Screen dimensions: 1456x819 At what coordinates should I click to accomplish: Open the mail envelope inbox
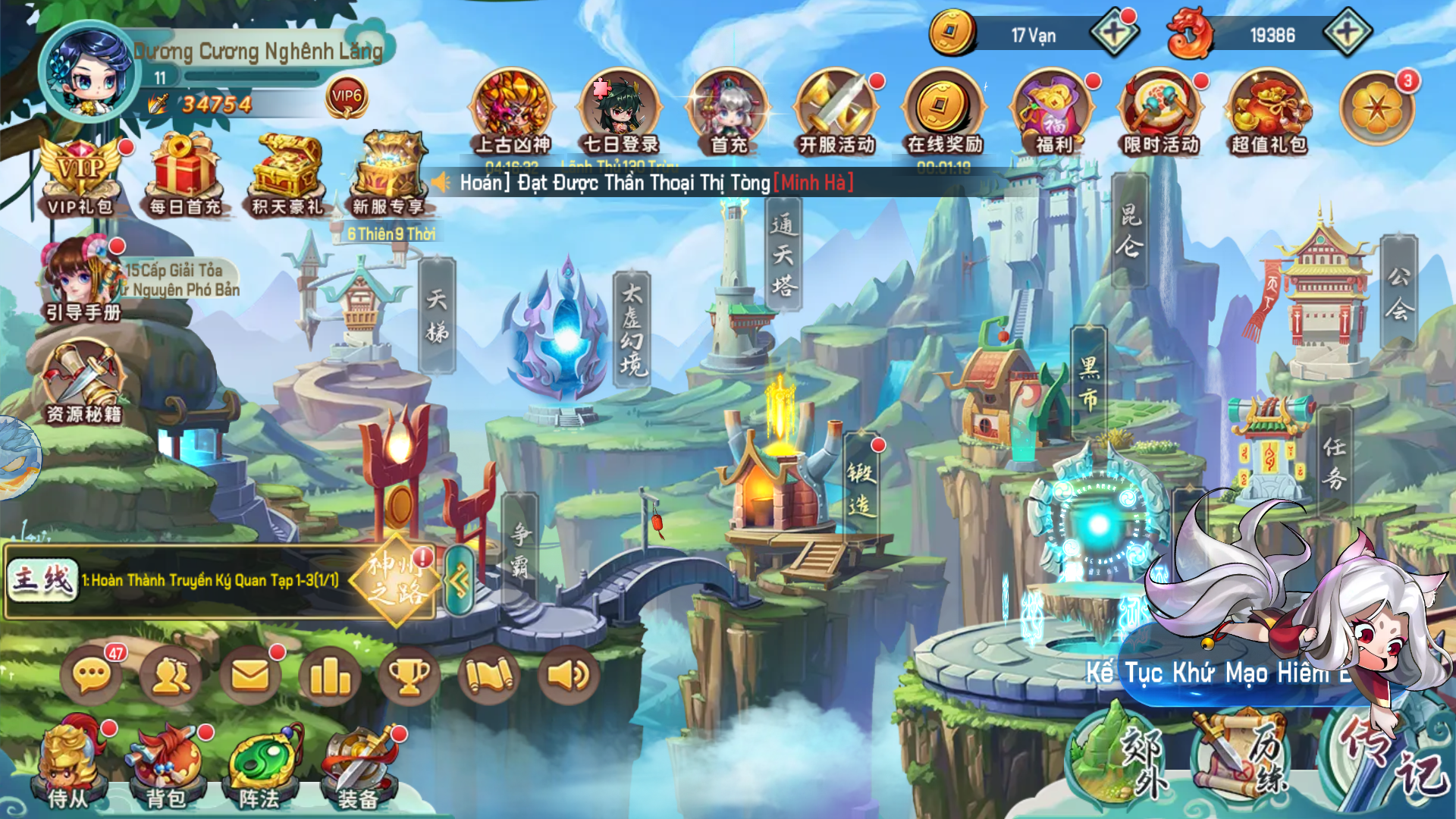[x=250, y=675]
